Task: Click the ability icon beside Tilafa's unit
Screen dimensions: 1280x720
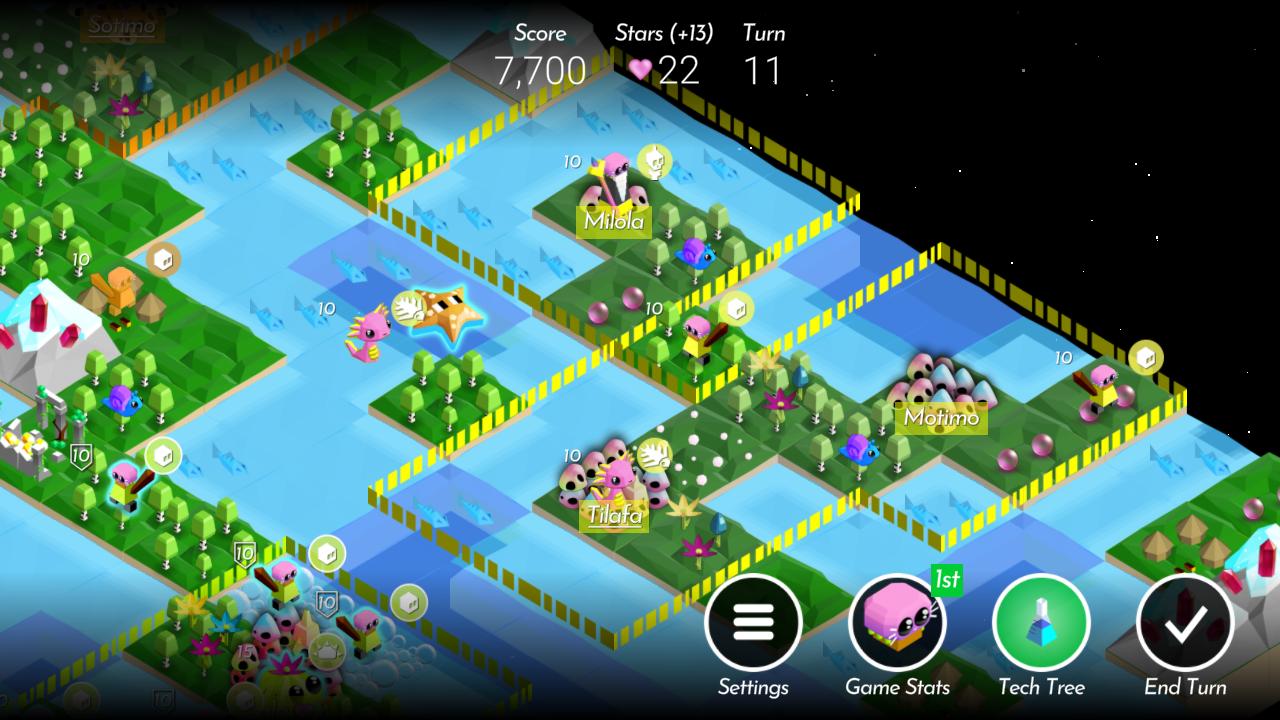Action: (x=655, y=454)
